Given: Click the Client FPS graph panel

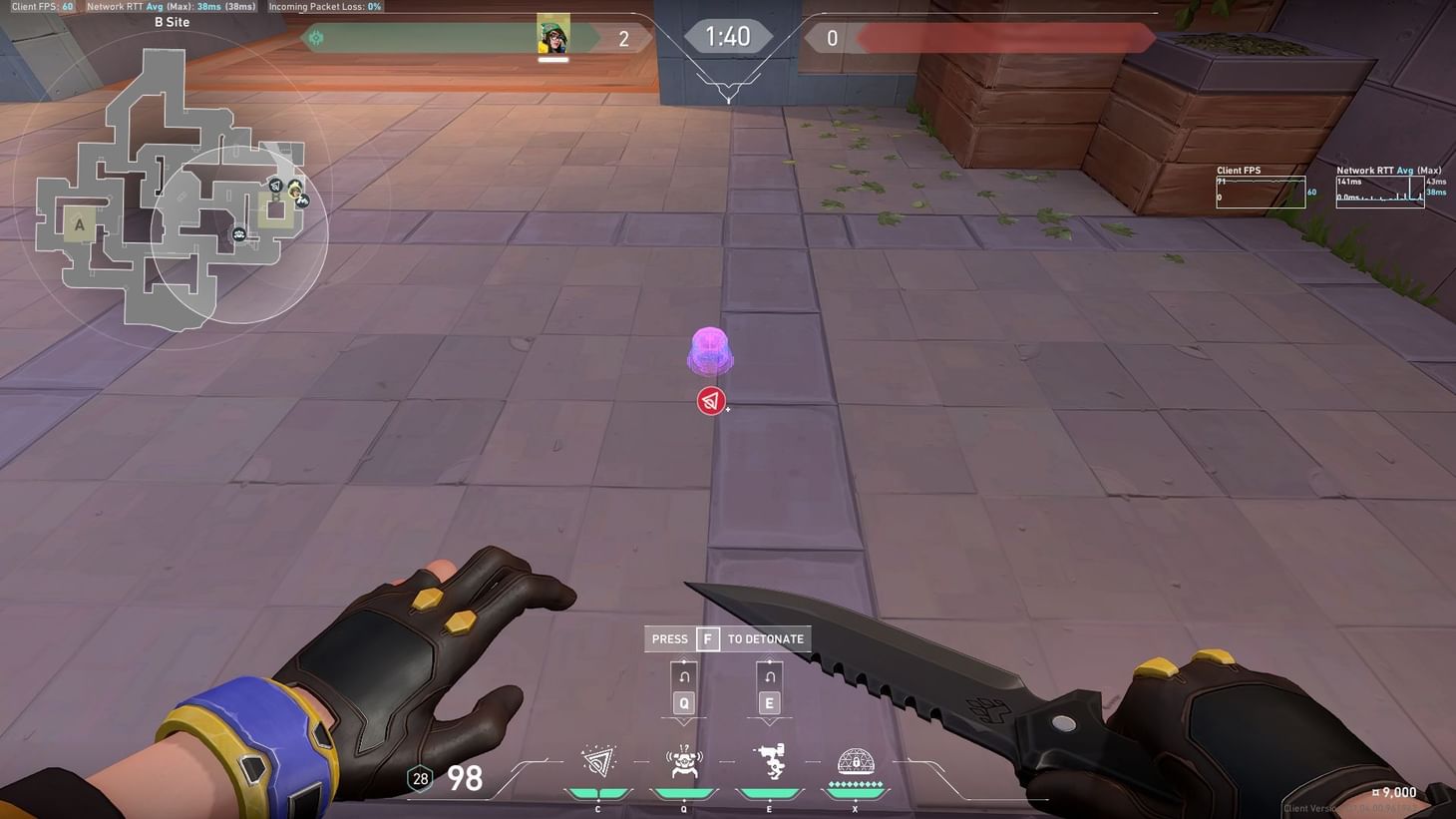Looking at the screenshot, I should pos(1261,190).
